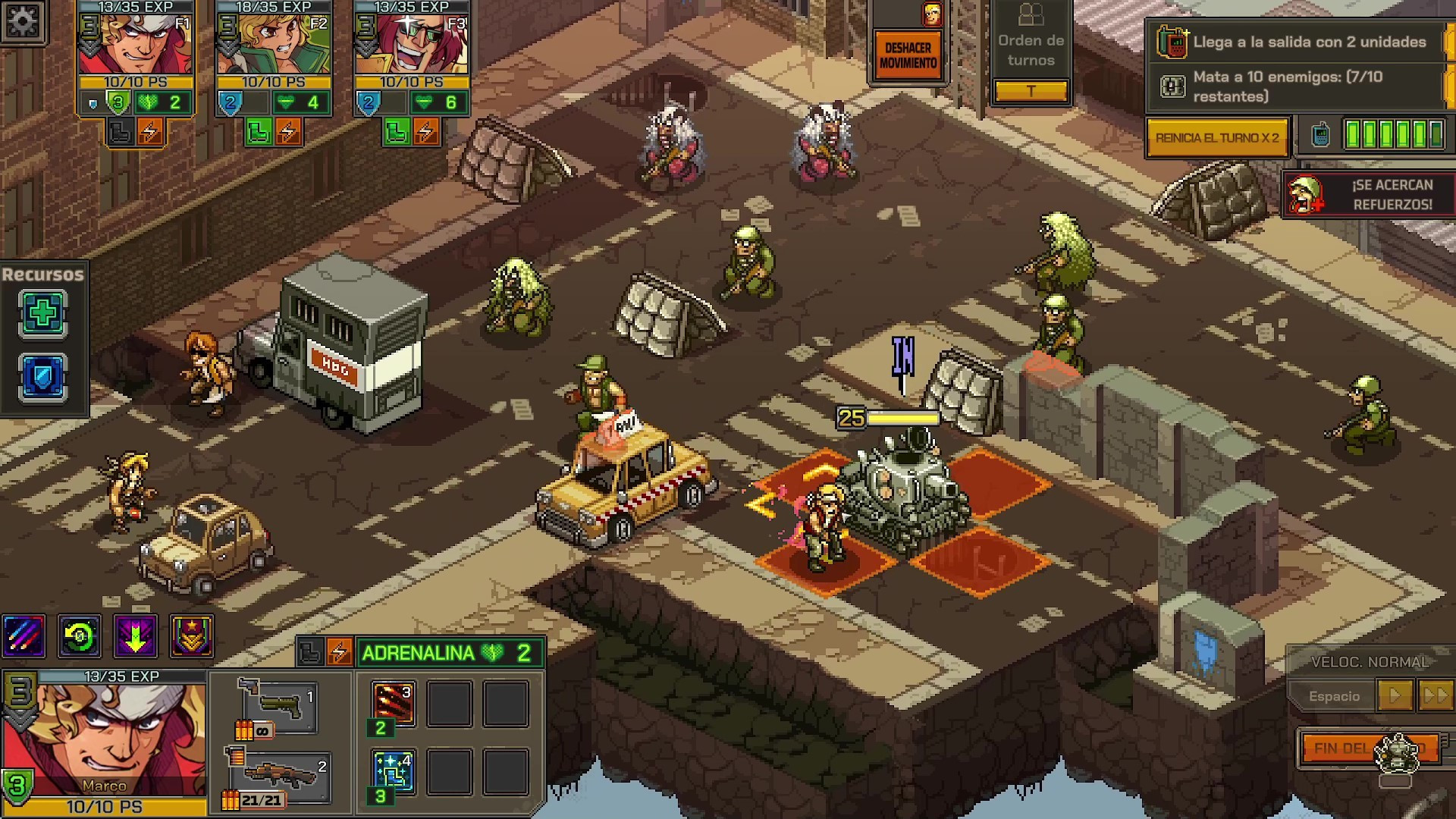Open the settings gear menu

pyautogui.click(x=23, y=21)
